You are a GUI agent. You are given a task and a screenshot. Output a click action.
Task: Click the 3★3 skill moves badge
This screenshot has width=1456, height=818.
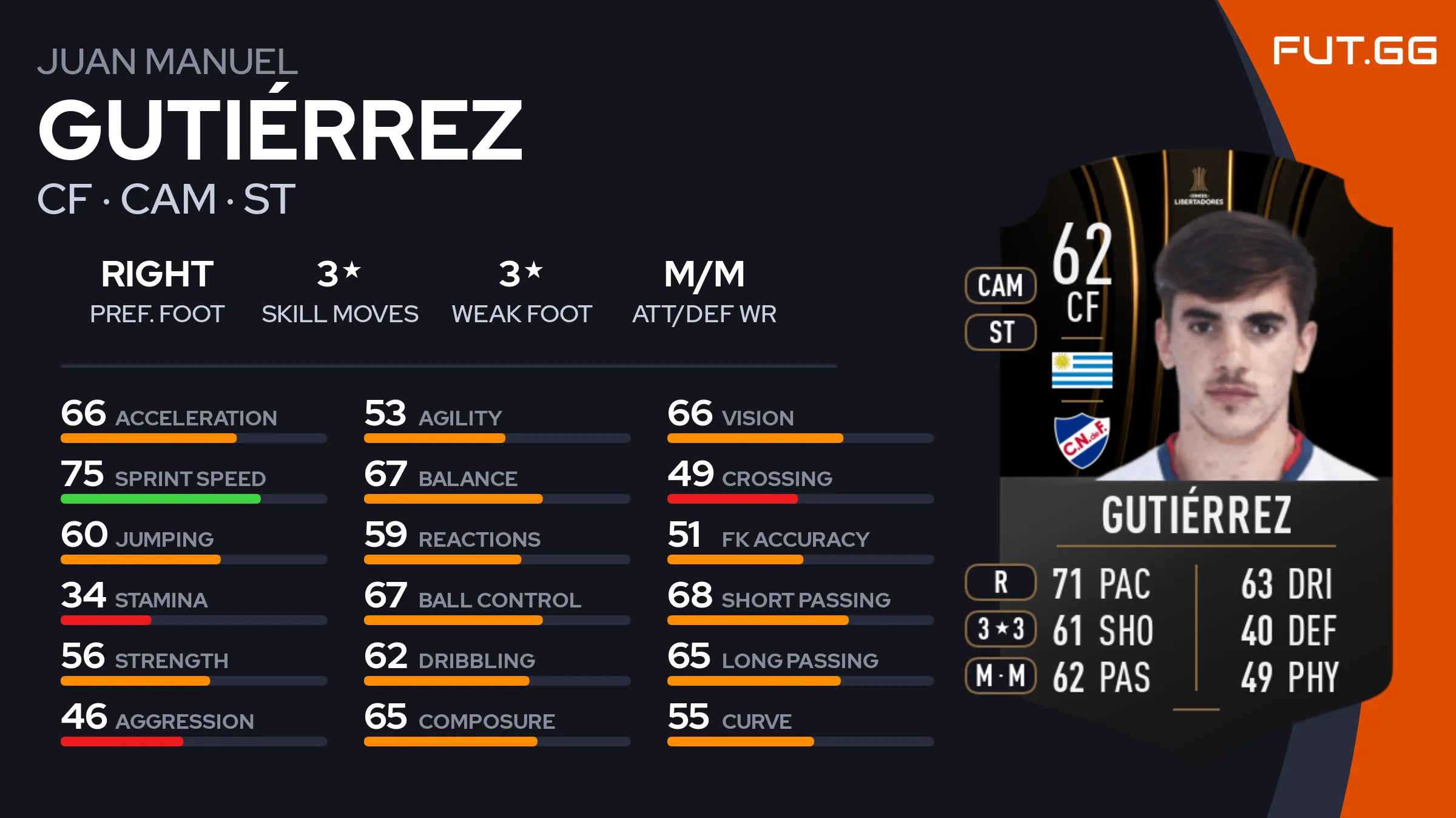point(1000,629)
